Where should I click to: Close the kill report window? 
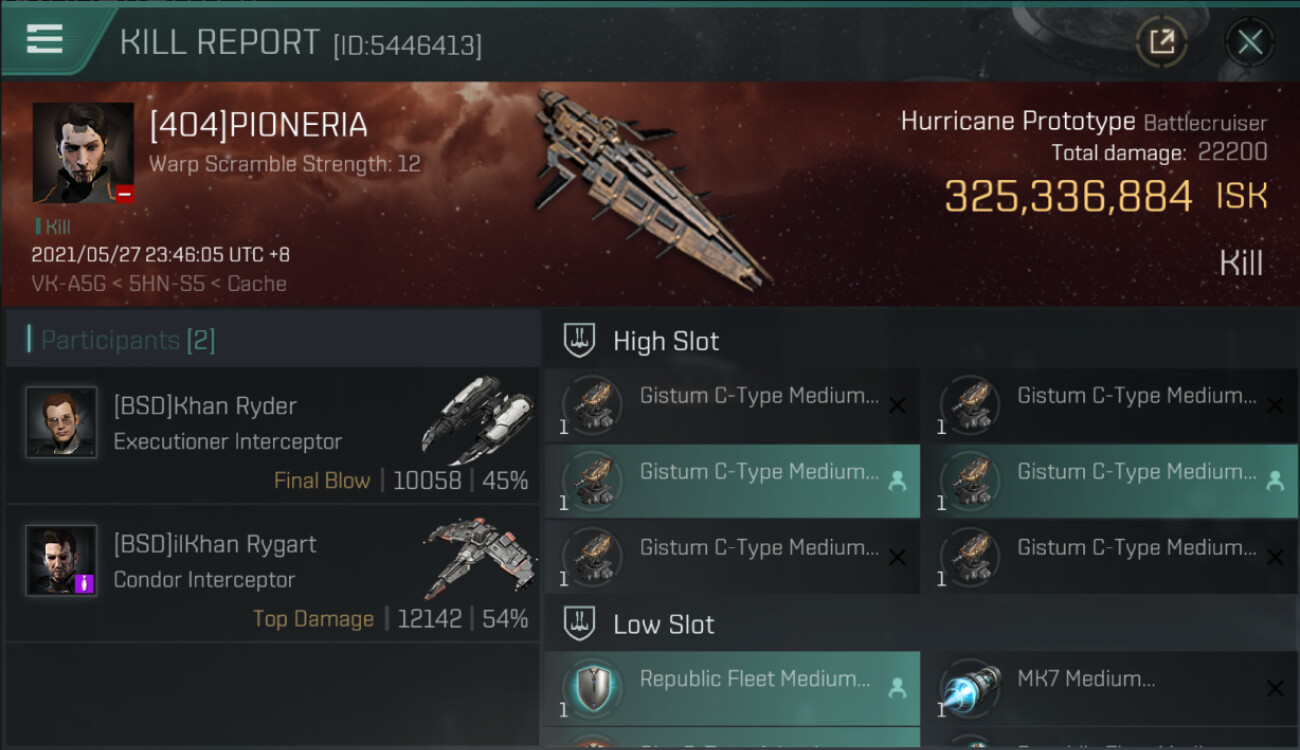[x=1249, y=42]
